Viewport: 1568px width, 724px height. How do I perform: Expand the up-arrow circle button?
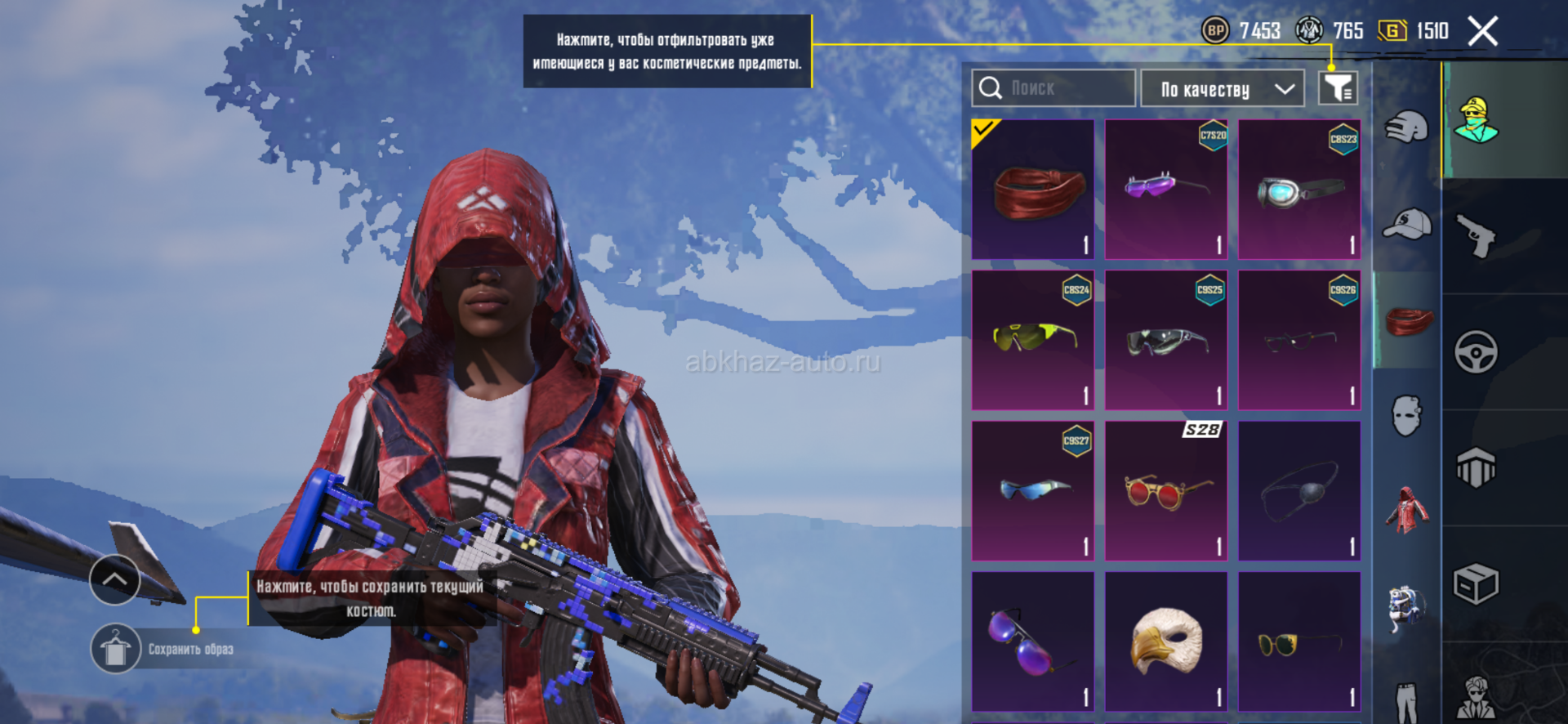[x=114, y=580]
